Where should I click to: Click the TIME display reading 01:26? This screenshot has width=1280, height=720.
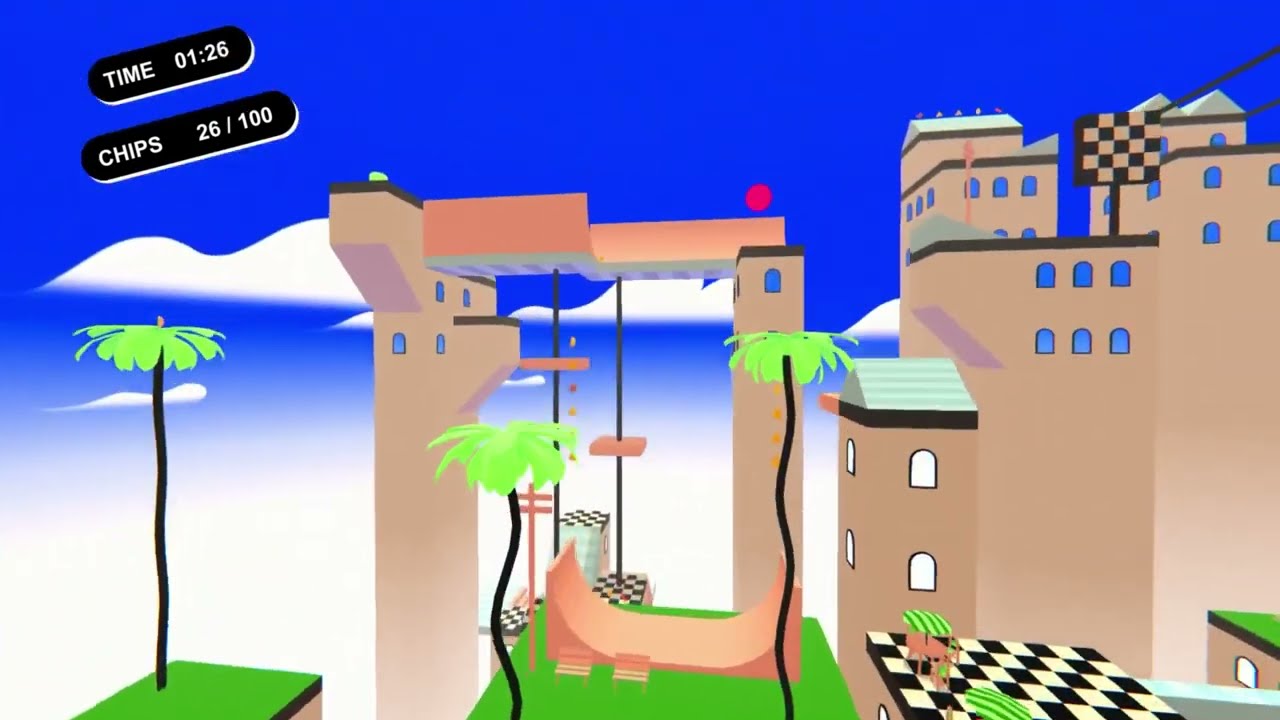[x=168, y=70]
